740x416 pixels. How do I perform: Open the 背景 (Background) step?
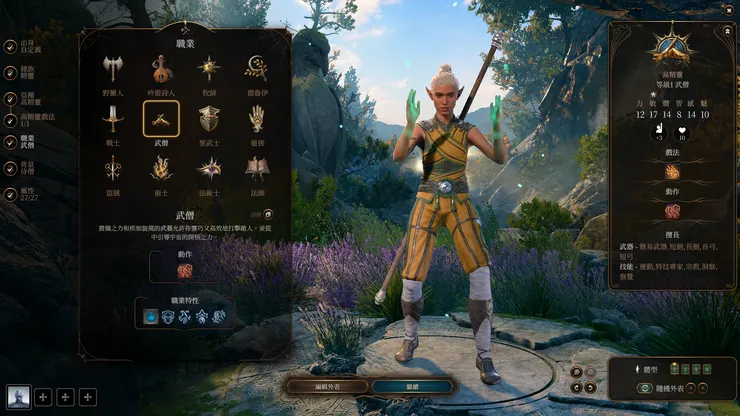coord(26,167)
